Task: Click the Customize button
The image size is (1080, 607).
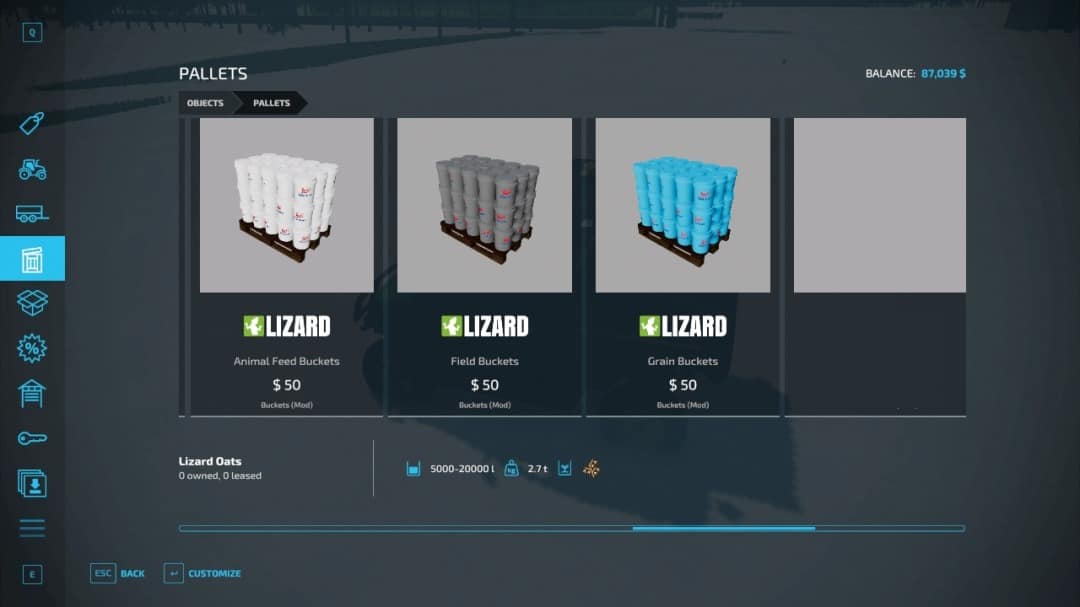Action: coord(203,573)
